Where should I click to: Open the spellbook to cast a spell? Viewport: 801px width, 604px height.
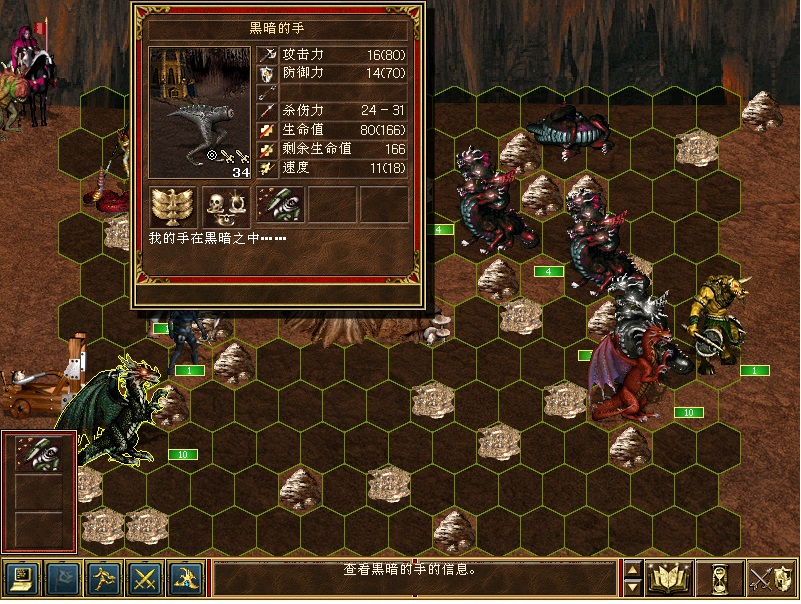[670, 577]
